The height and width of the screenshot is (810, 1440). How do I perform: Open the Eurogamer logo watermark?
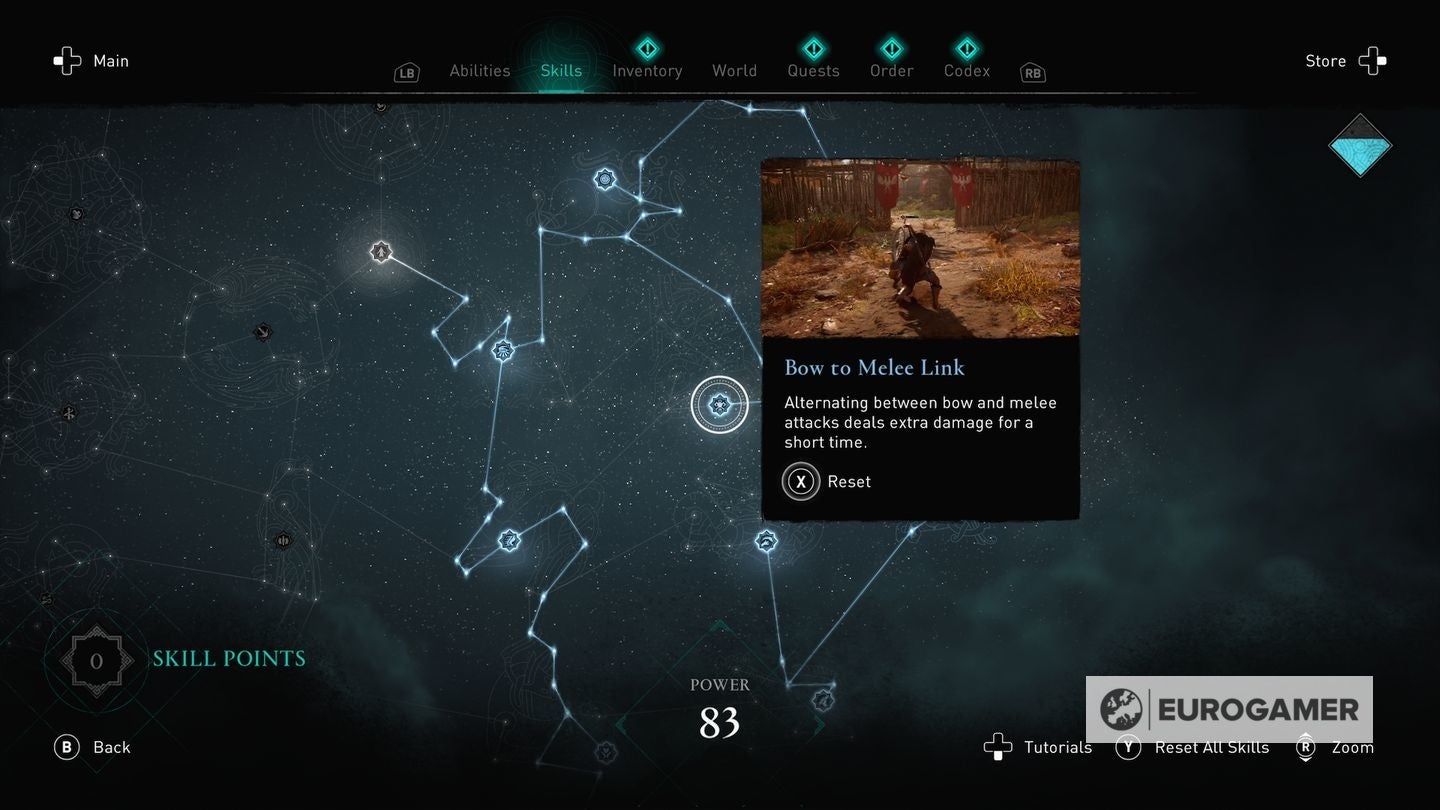1229,710
